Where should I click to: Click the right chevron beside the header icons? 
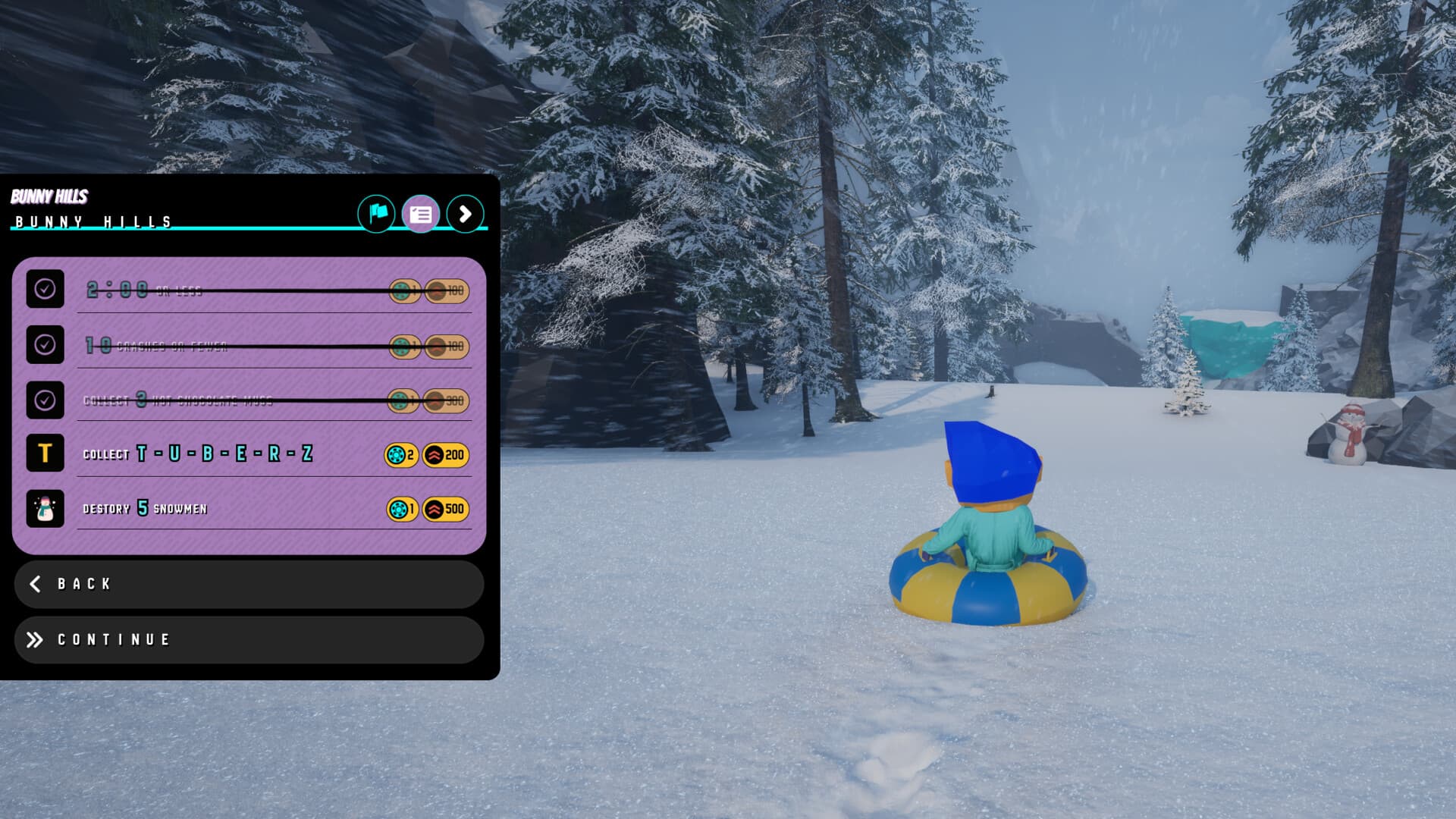(x=466, y=215)
